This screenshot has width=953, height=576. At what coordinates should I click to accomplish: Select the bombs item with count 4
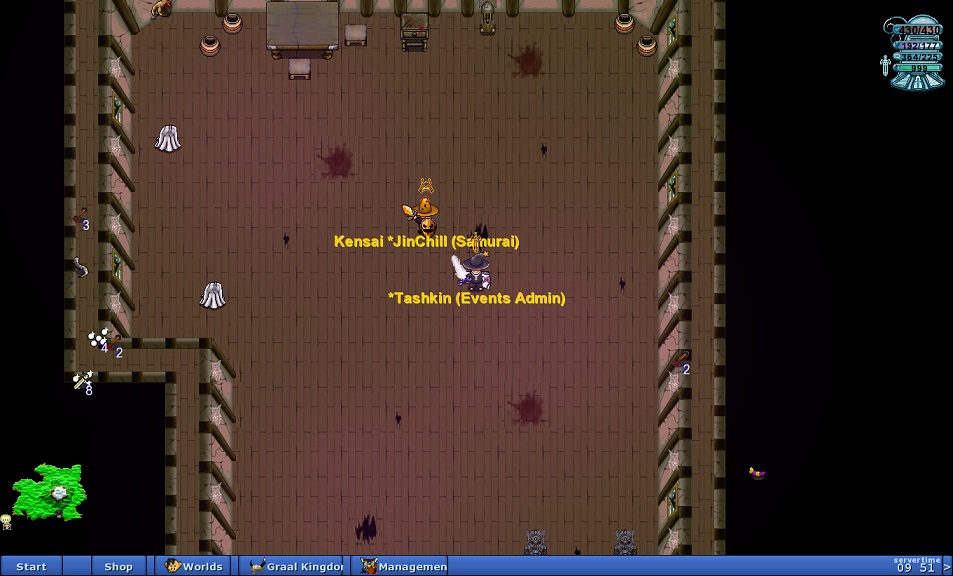[97, 339]
